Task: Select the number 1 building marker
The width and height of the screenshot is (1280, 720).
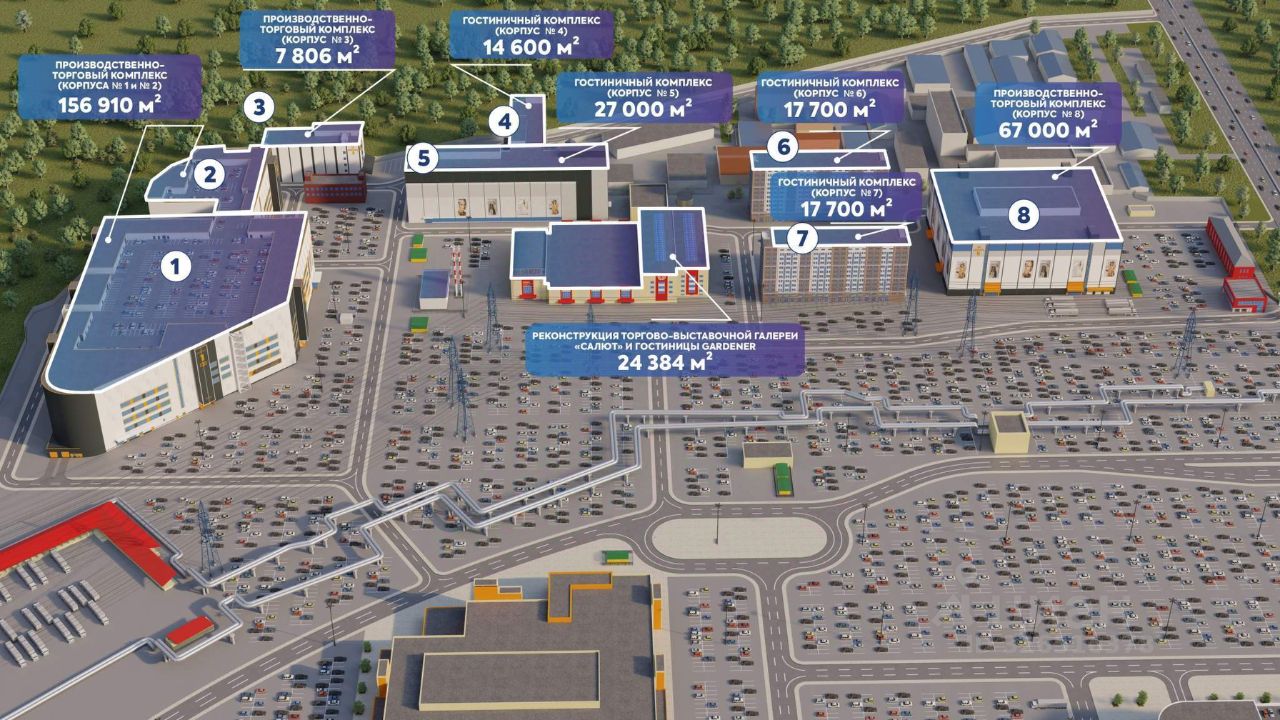Action: click(176, 266)
